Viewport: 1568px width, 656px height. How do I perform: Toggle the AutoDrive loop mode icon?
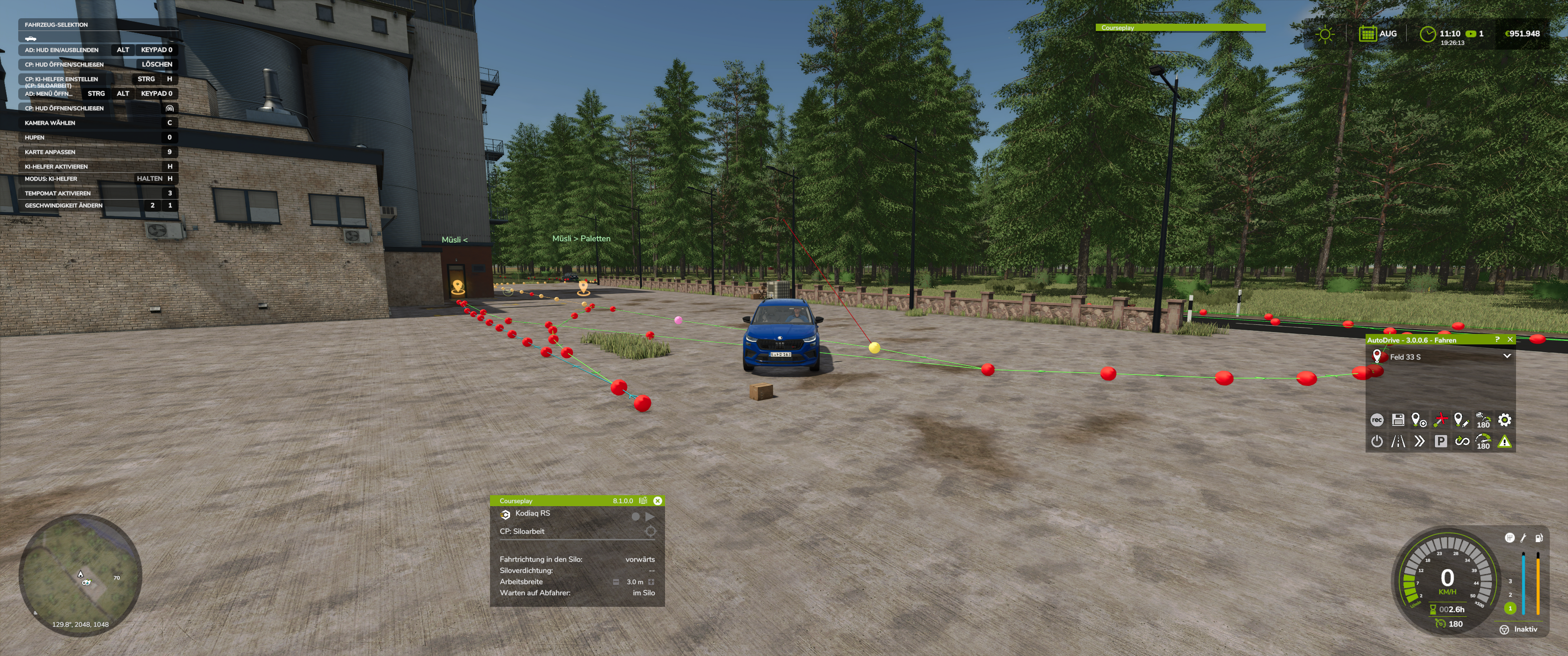1461,441
